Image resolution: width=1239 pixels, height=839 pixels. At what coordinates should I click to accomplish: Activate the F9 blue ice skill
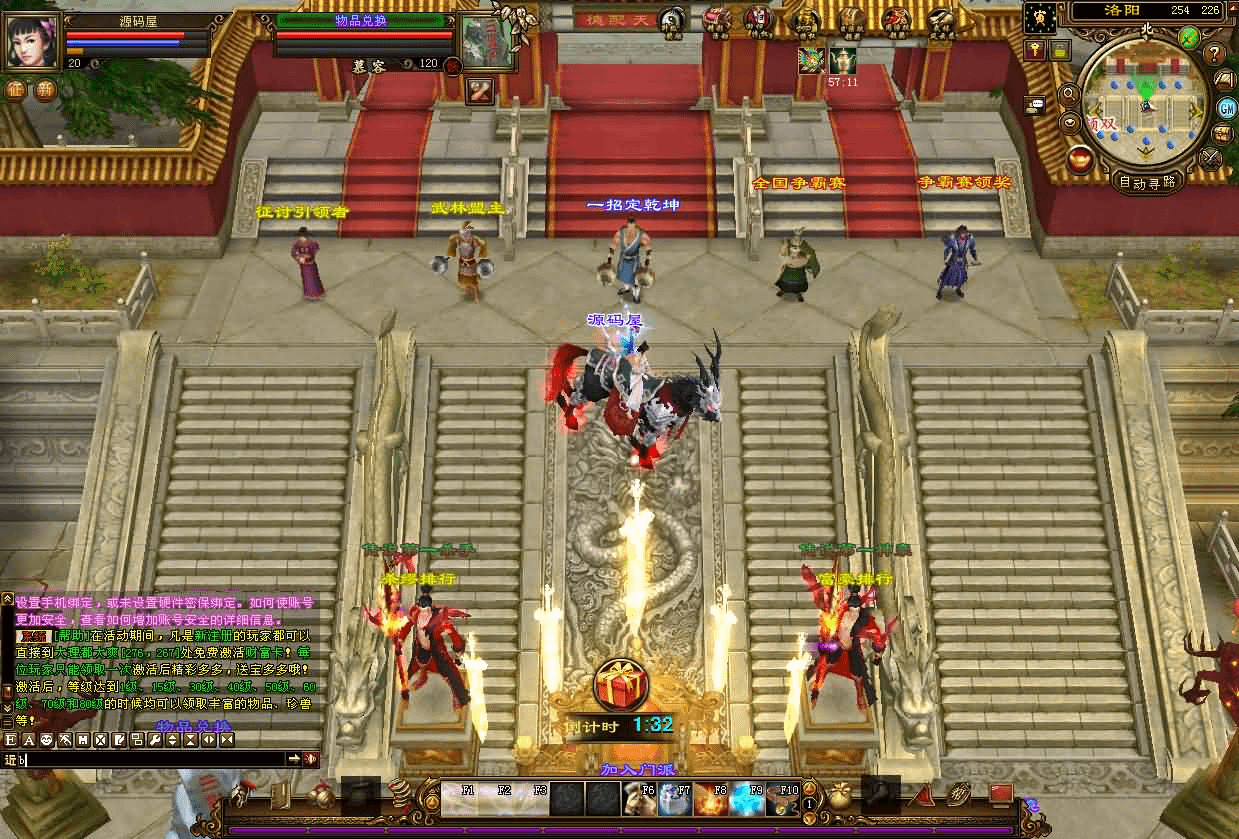(x=747, y=799)
